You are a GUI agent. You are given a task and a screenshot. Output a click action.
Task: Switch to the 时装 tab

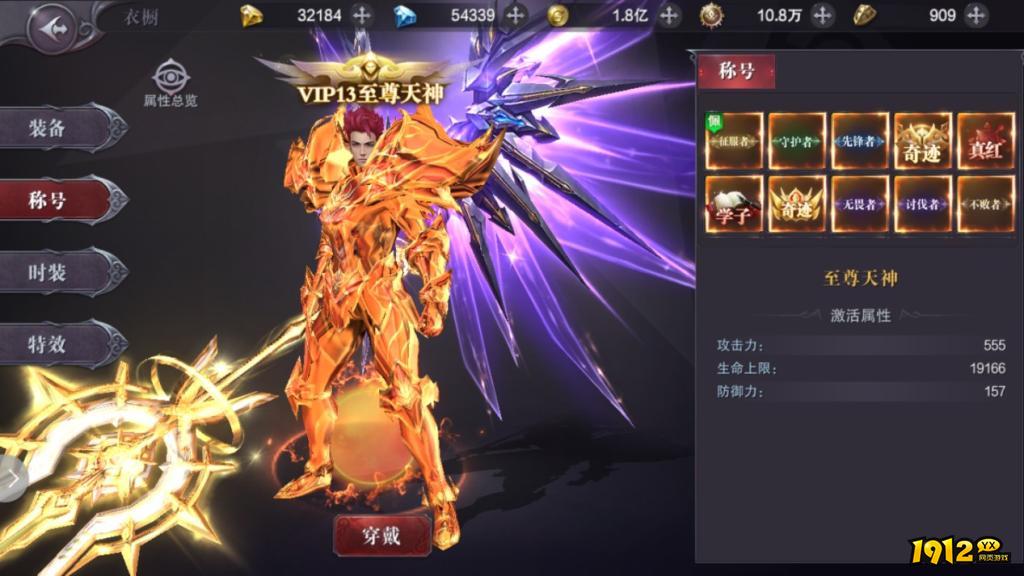(x=60, y=272)
